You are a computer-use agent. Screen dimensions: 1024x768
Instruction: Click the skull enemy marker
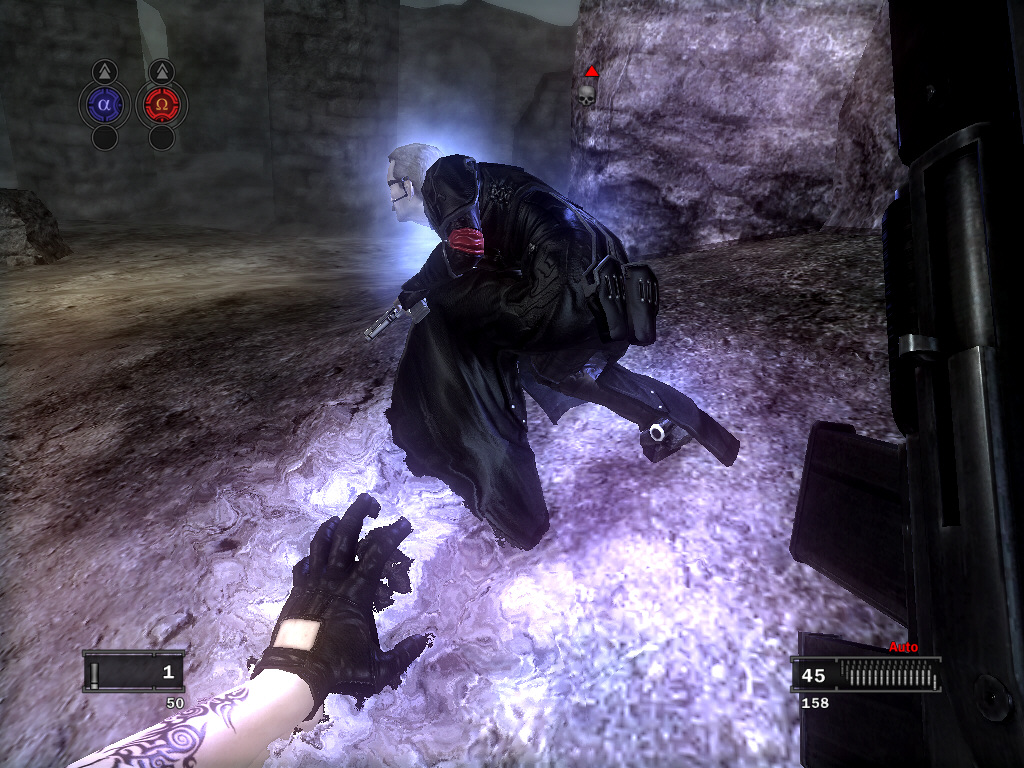pyautogui.click(x=586, y=93)
